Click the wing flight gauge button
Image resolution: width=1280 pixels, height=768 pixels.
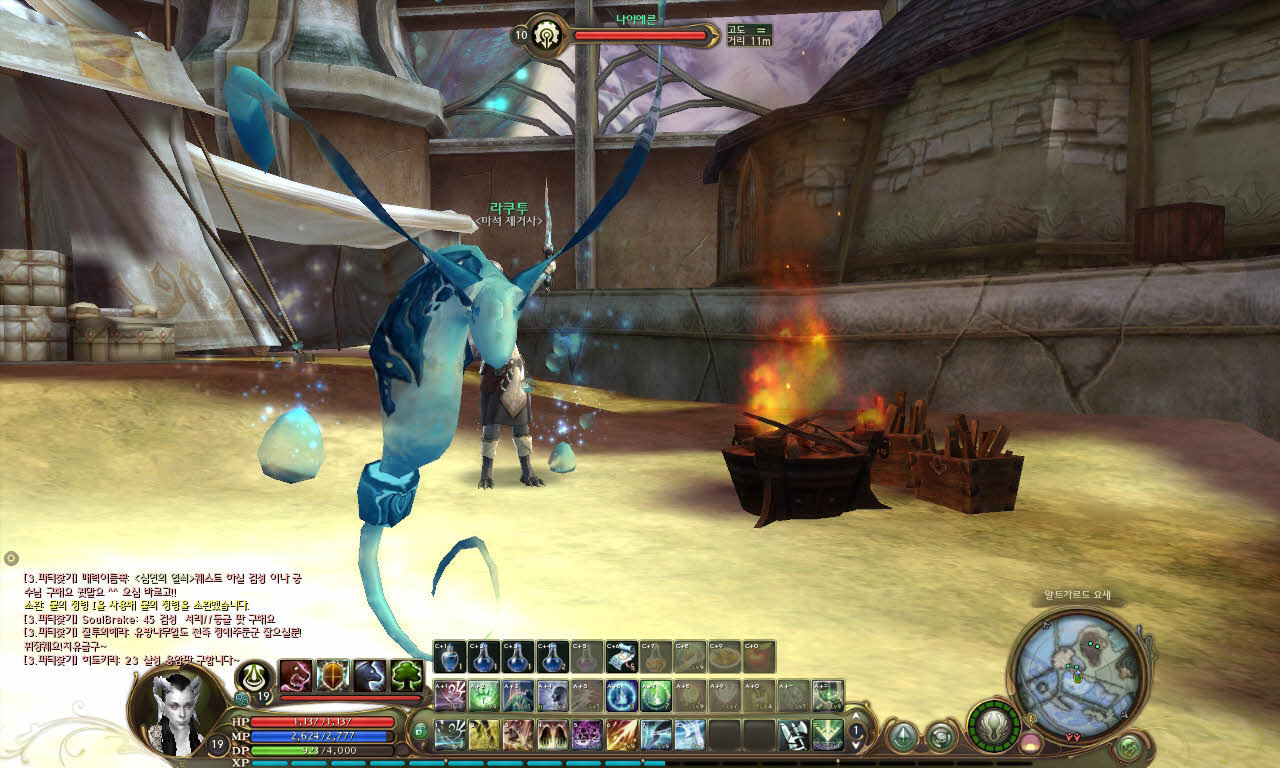[x=994, y=724]
